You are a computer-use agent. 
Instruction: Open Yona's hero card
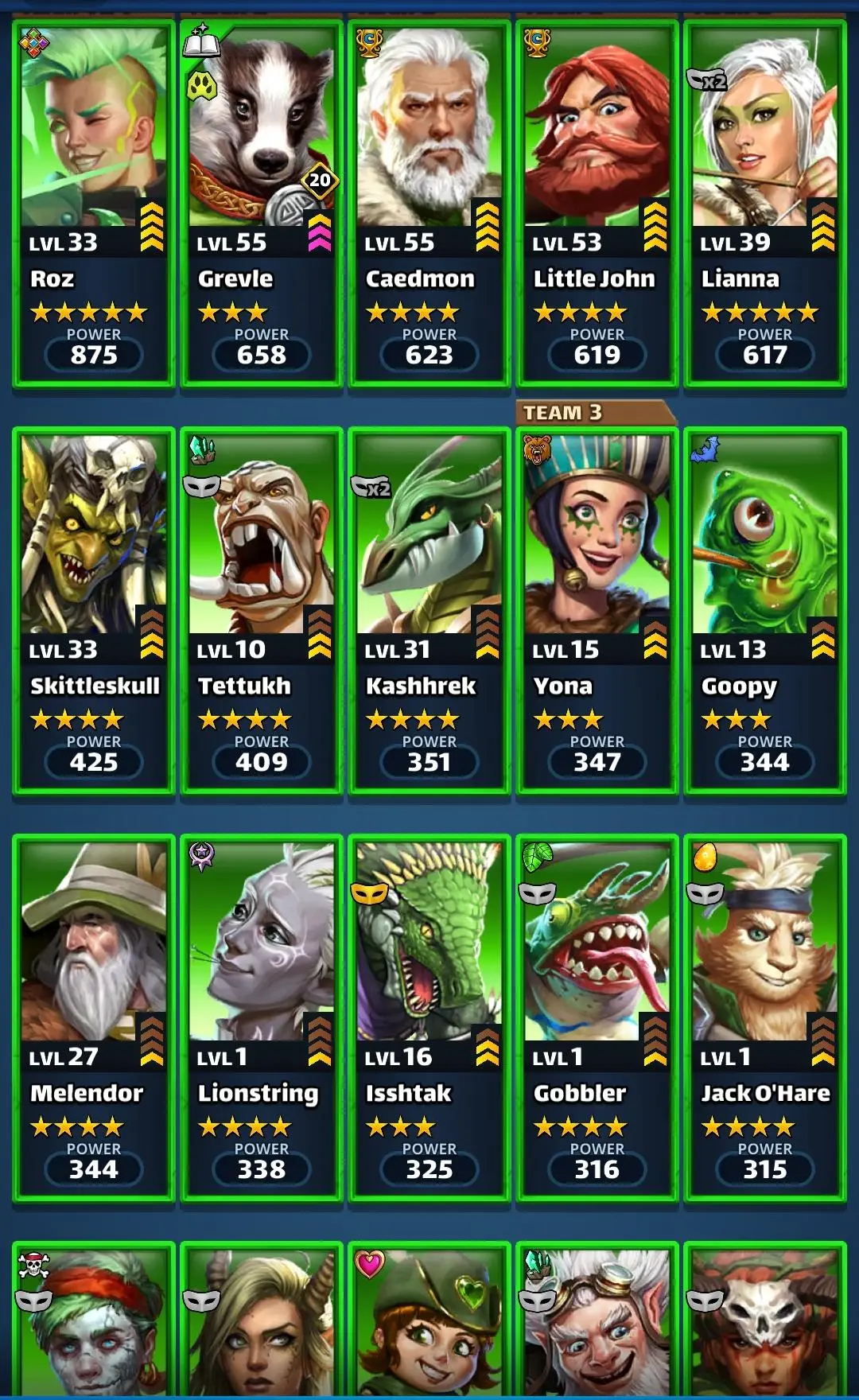pyautogui.click(x=597, y=611)
